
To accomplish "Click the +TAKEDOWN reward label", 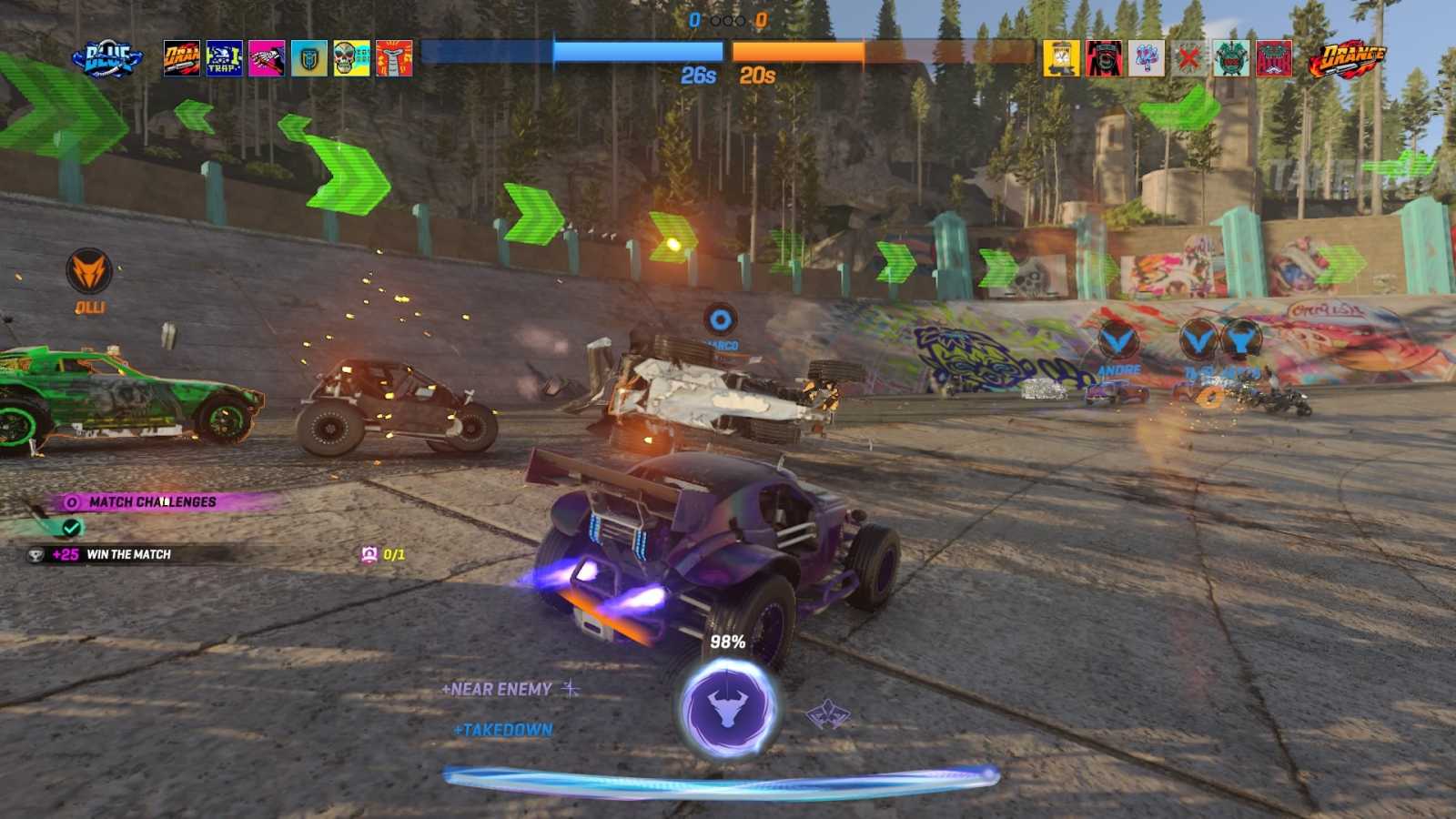I will pyautogui.click(x=503, y=728).
